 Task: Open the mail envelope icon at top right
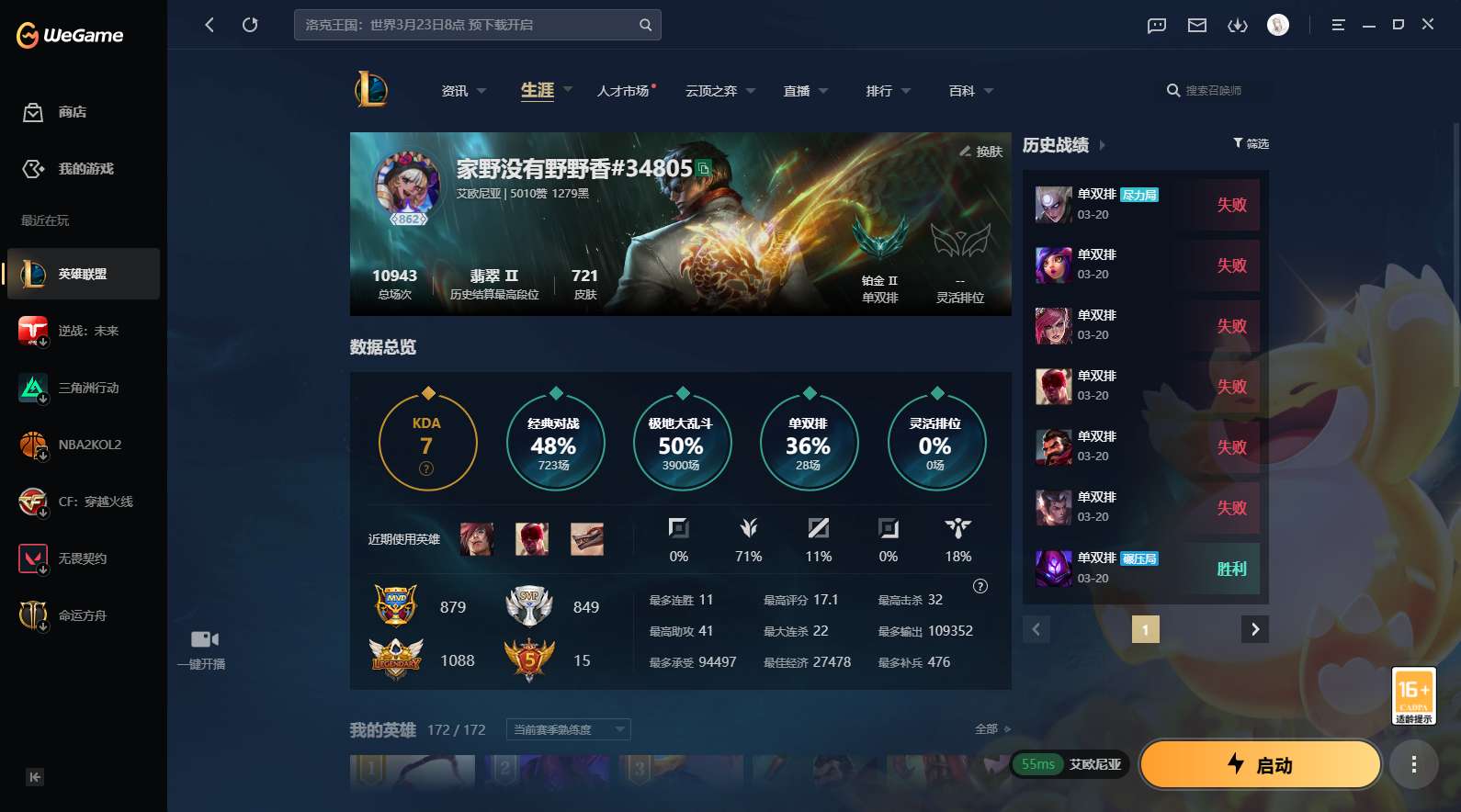click(x=1196, y=25)
